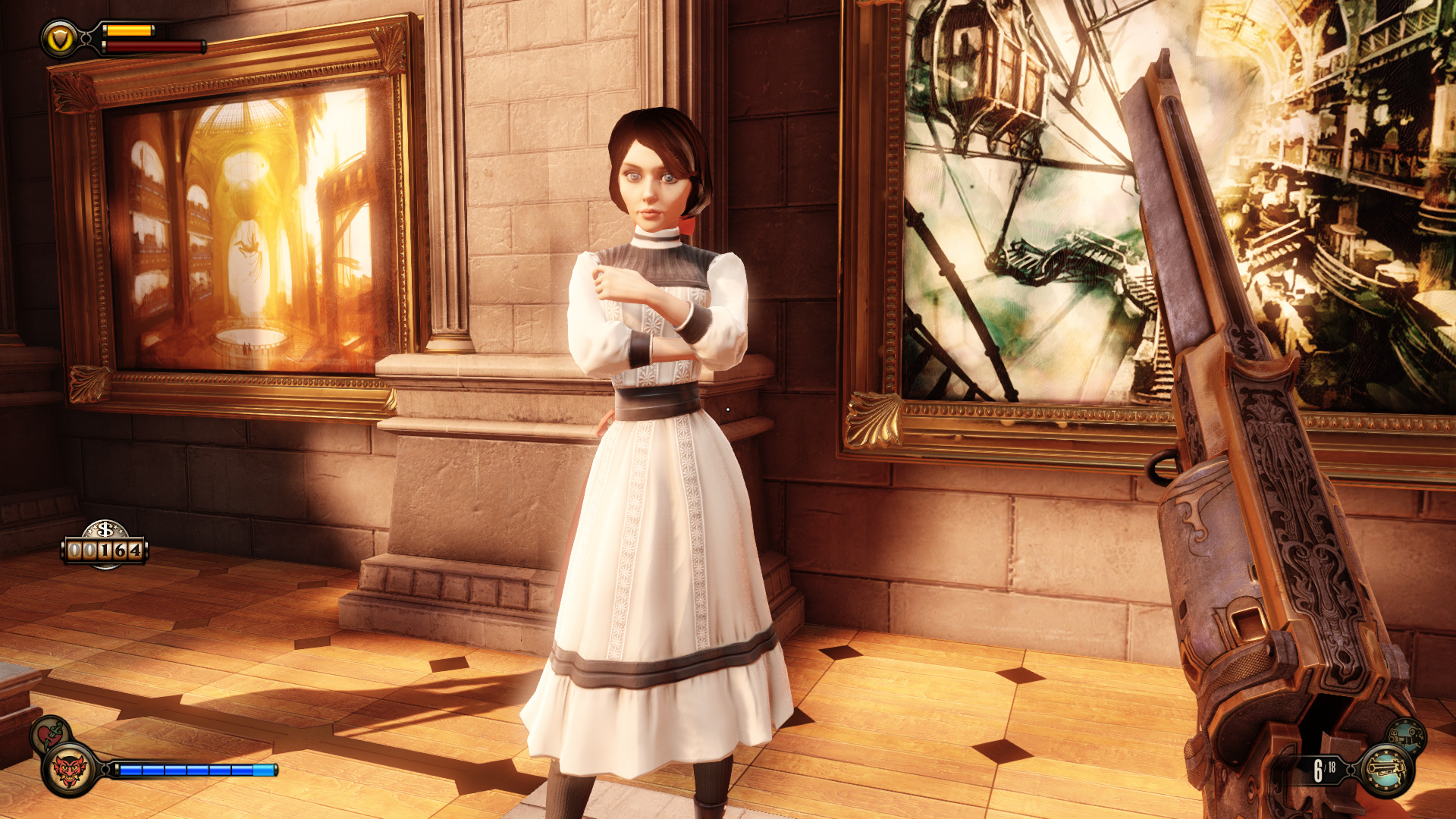The width and height of the screenshot is (1456, 819).
Task: Choose the secondary weapon icon
Action: point(1407,736)
